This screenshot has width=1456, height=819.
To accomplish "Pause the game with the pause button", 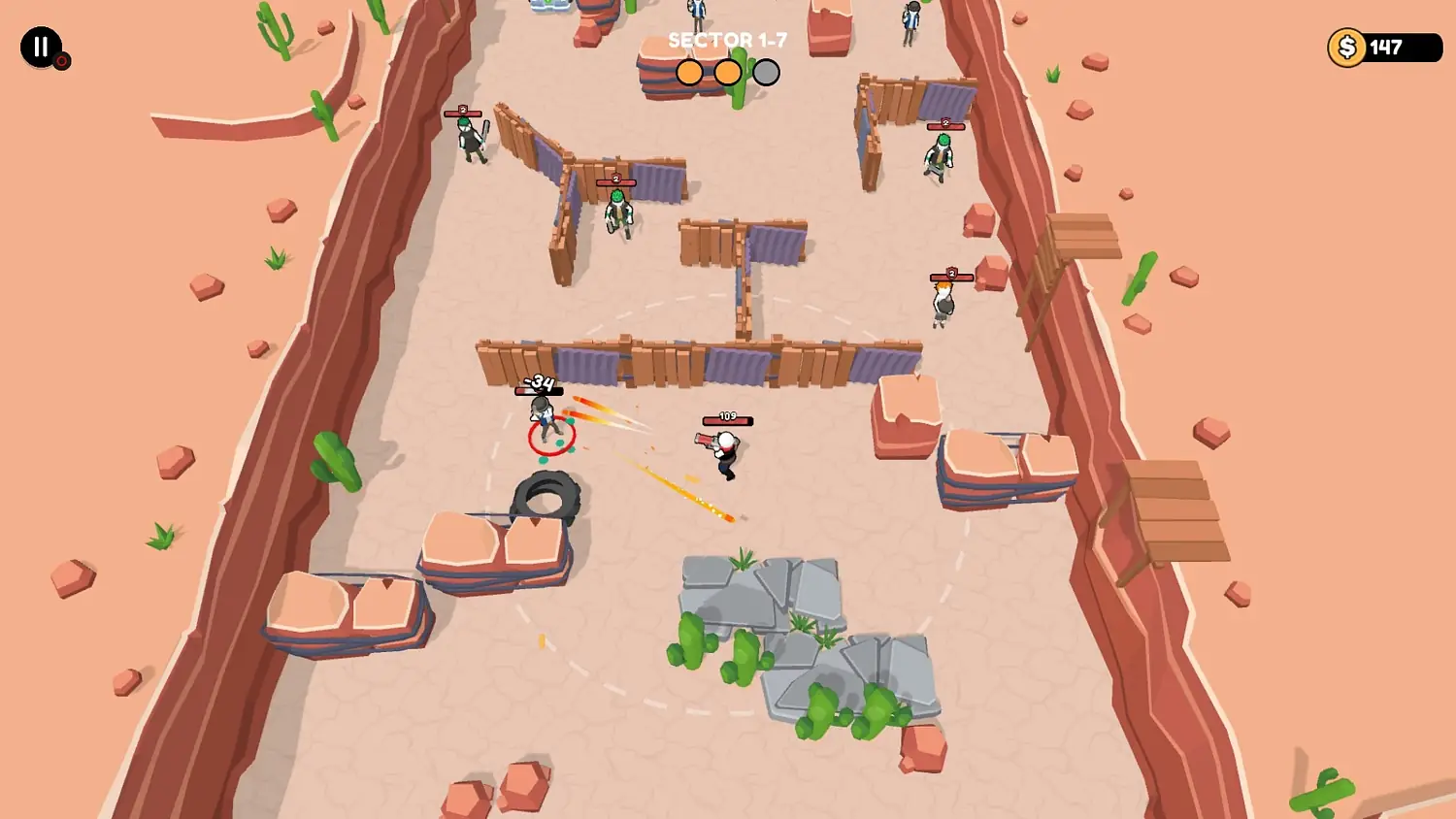I will [x=41, y=47].
